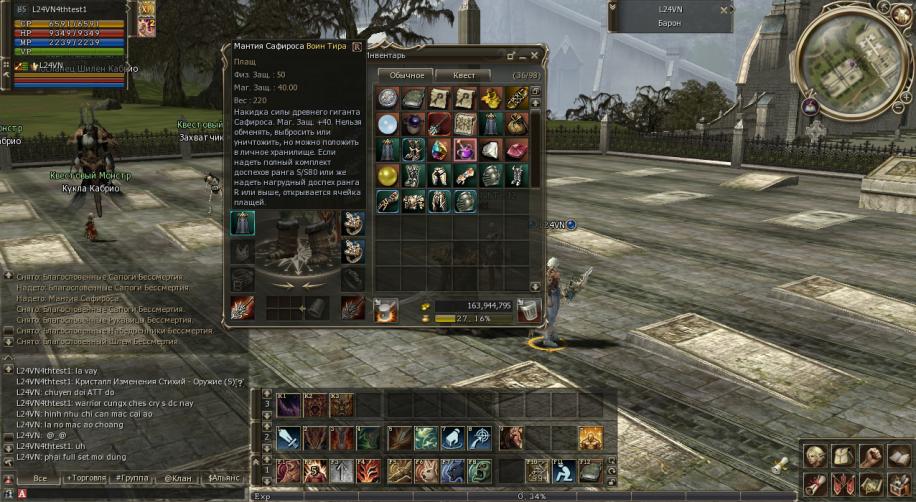Close the inventory window
The image size is (916, 502).
click(534, 56)
